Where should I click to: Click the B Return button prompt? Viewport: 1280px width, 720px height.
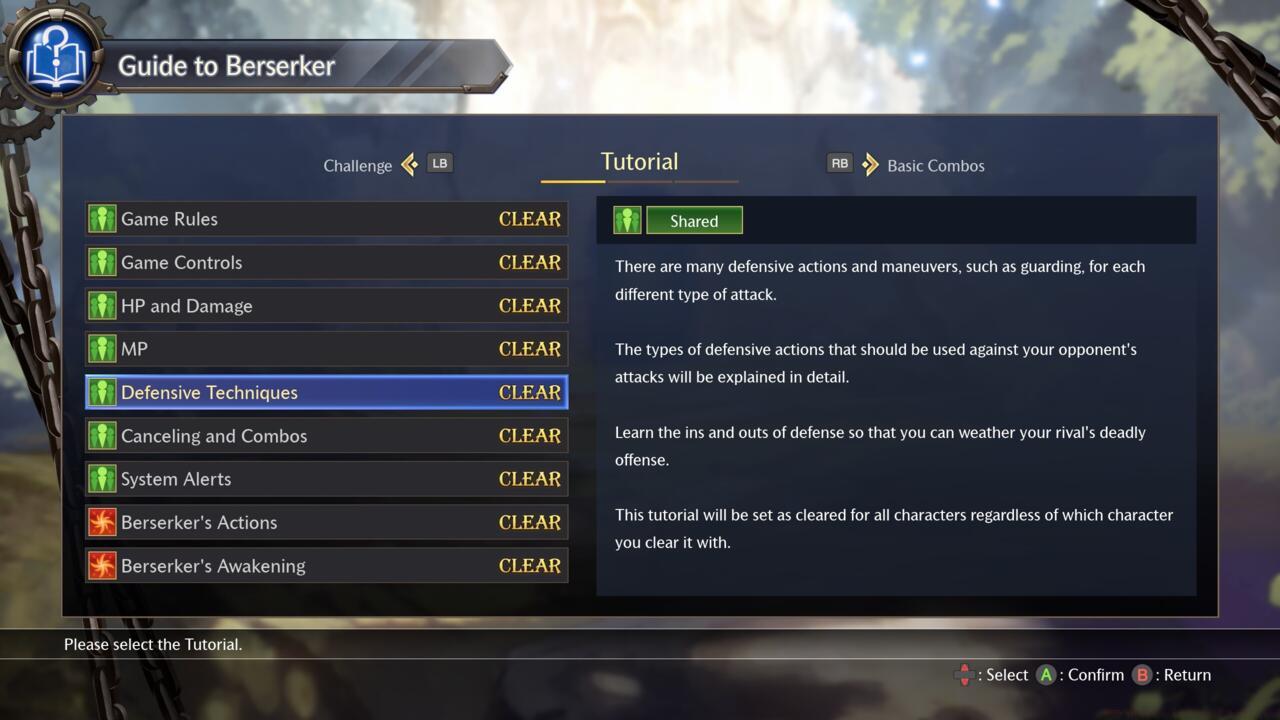pyautogui.click(x=1141, y=675)
